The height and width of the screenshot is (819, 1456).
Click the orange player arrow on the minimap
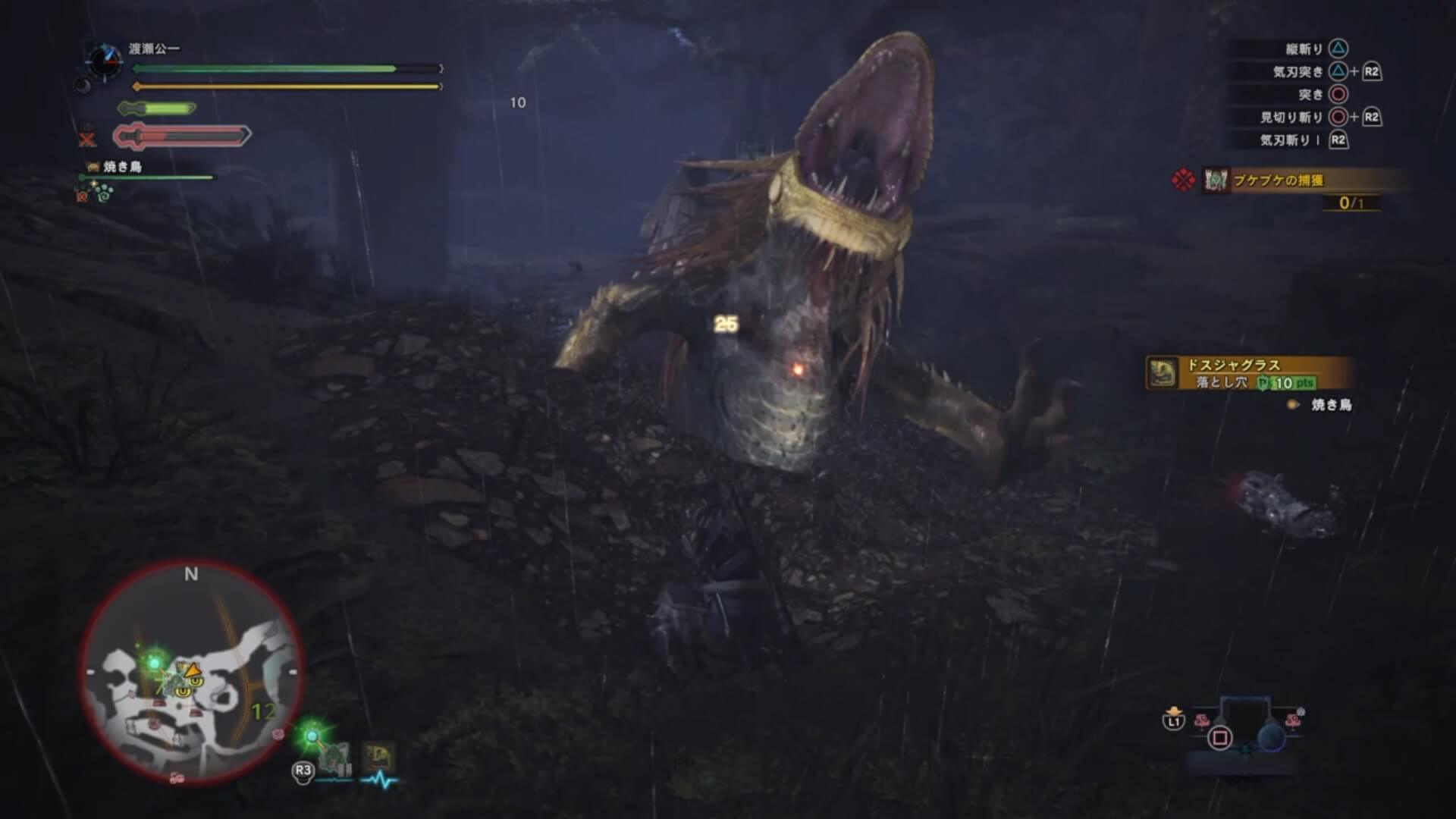(x=193, y=670)
